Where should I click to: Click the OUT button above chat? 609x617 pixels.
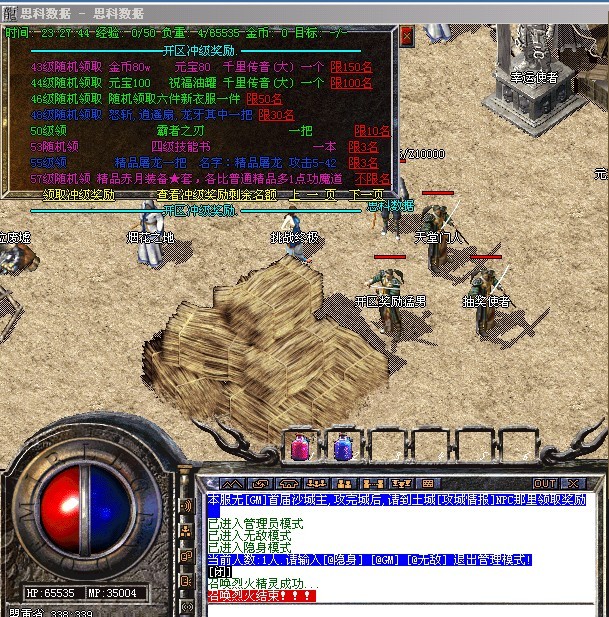tap(545, 484)
